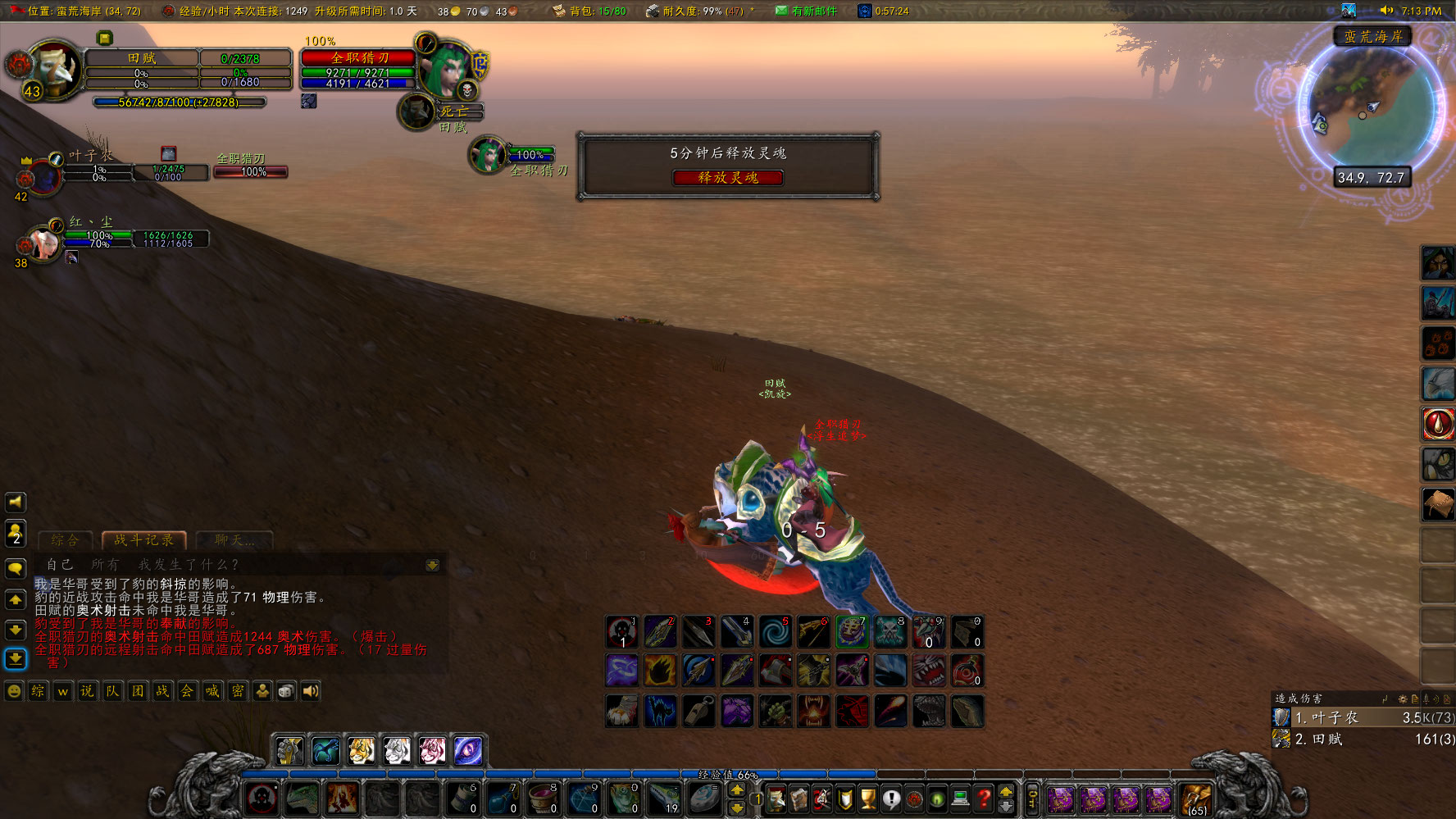
Task: Open the help menu red question mark
Action: coord(983,799)
